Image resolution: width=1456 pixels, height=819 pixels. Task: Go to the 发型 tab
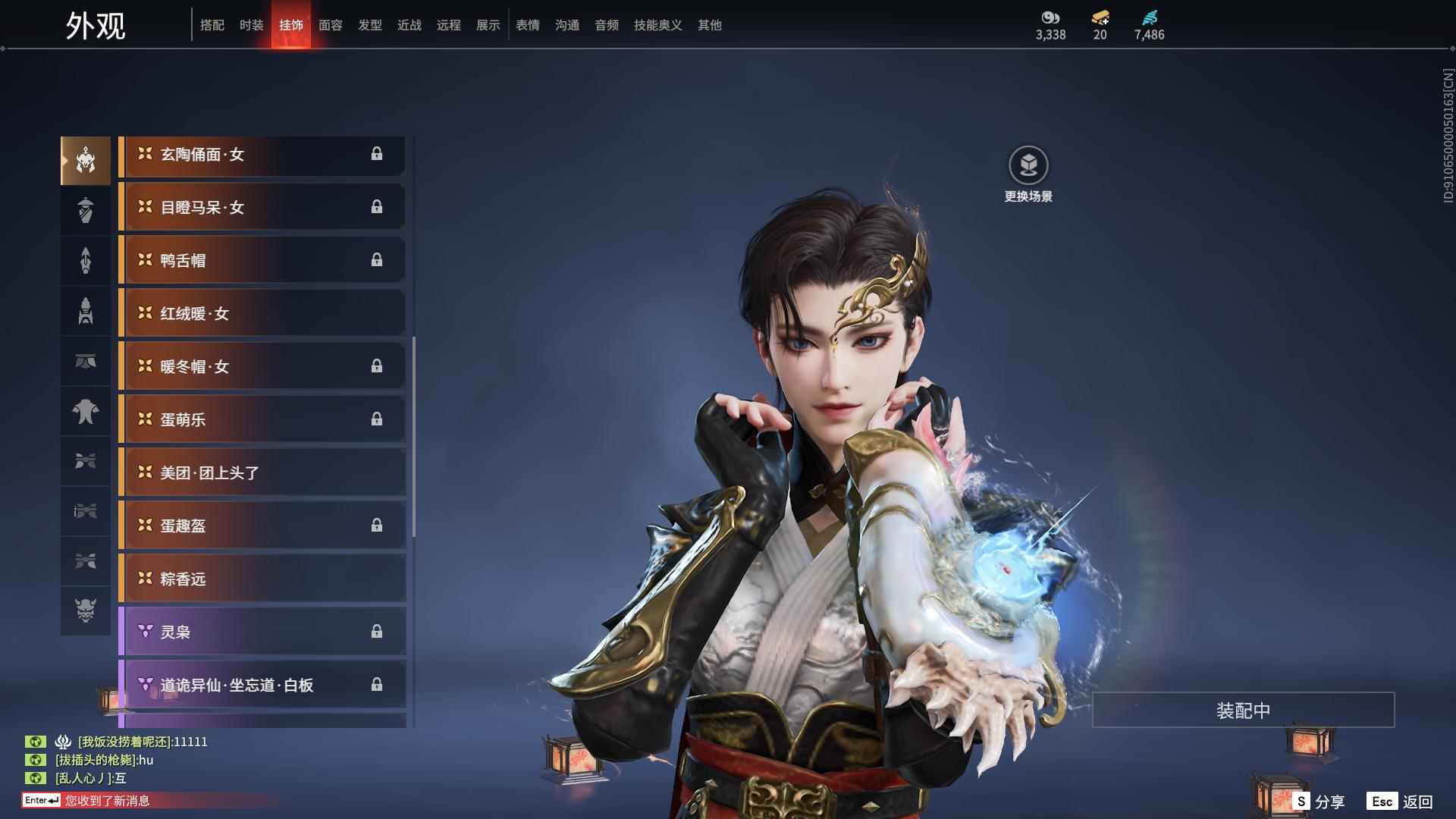370,25
